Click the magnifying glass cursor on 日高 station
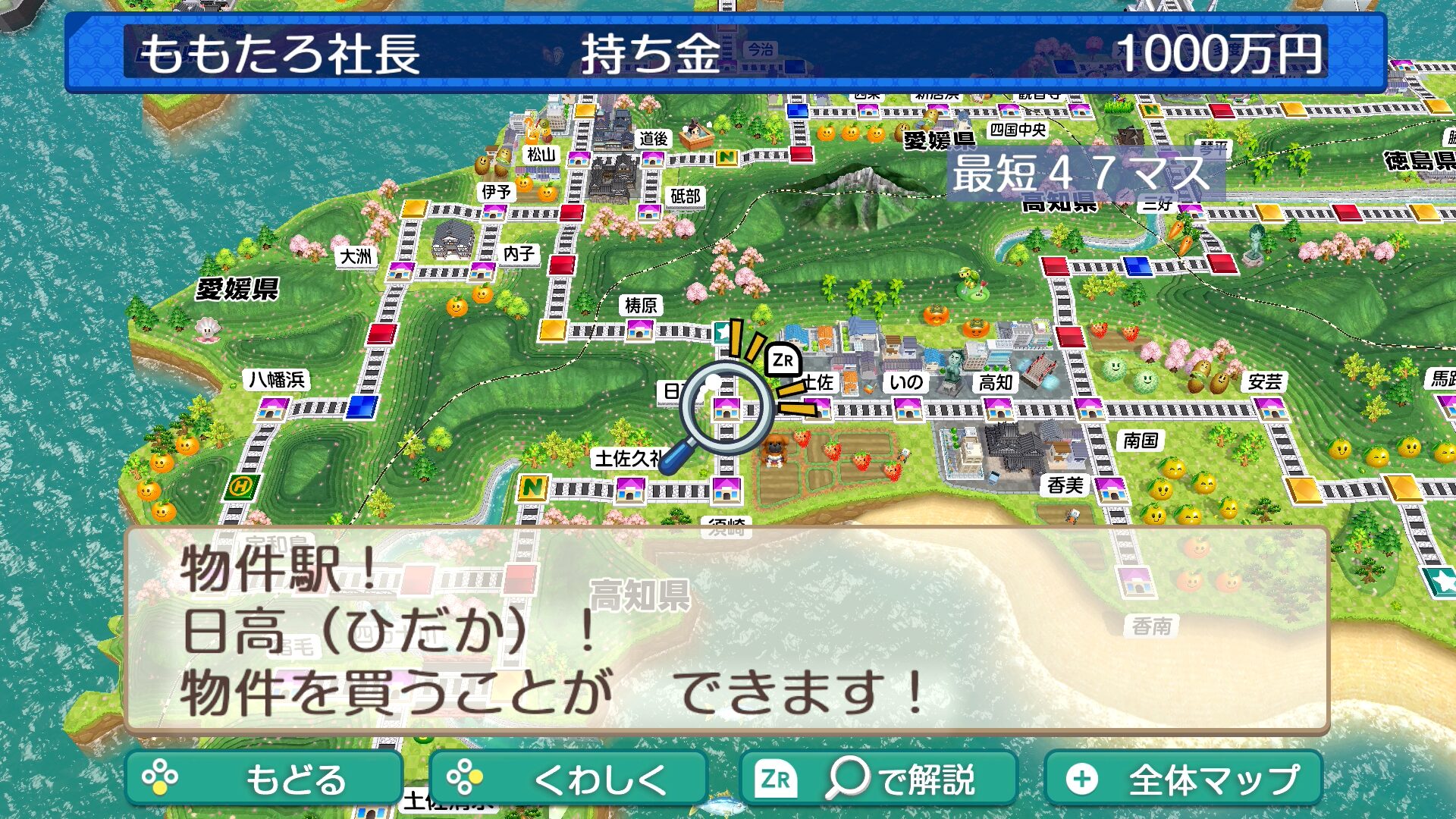The width and height of the screenshot is (1456, 819). 726,407
